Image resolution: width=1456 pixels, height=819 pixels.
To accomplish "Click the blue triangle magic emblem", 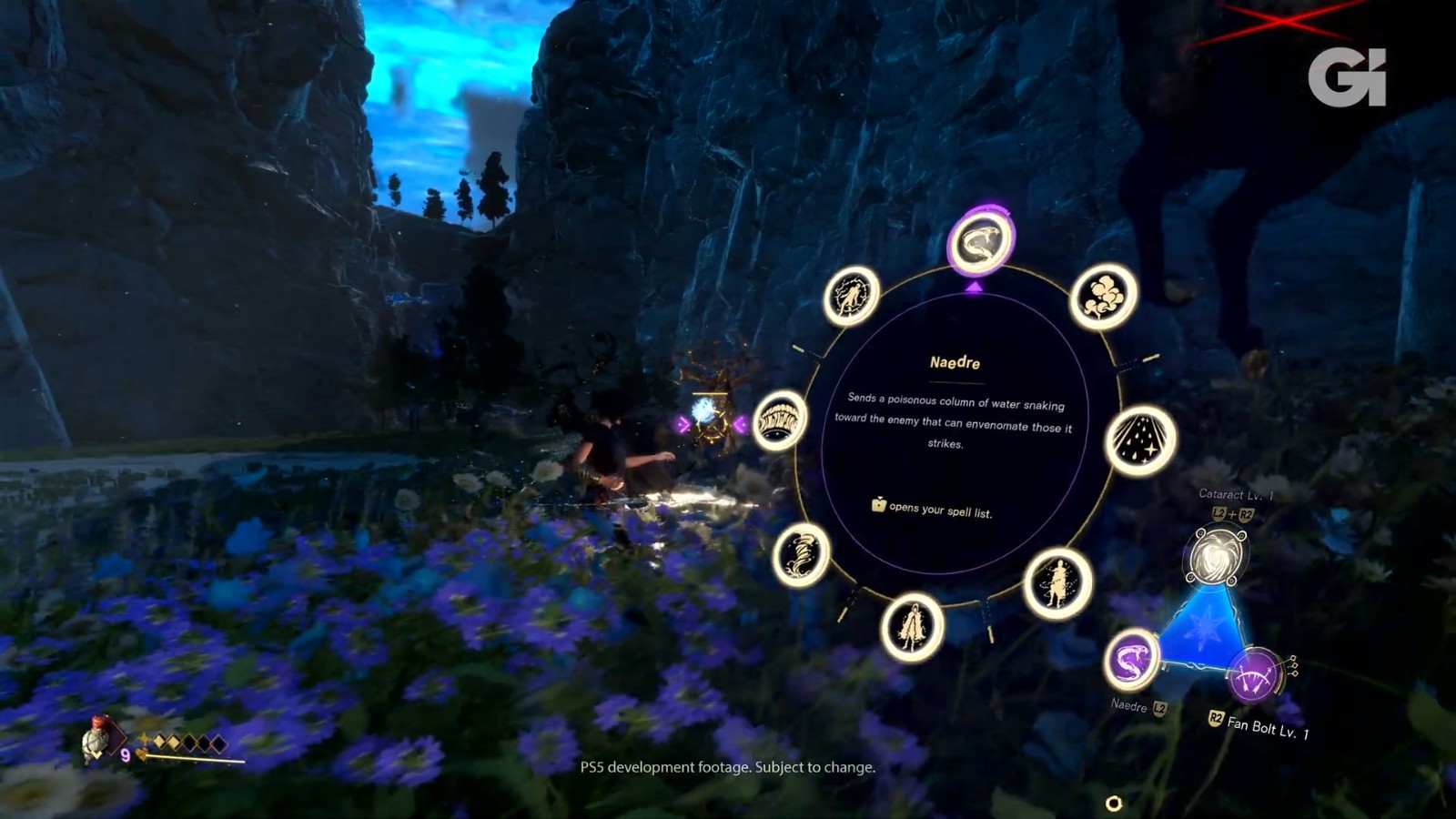I will point(1201,627).
